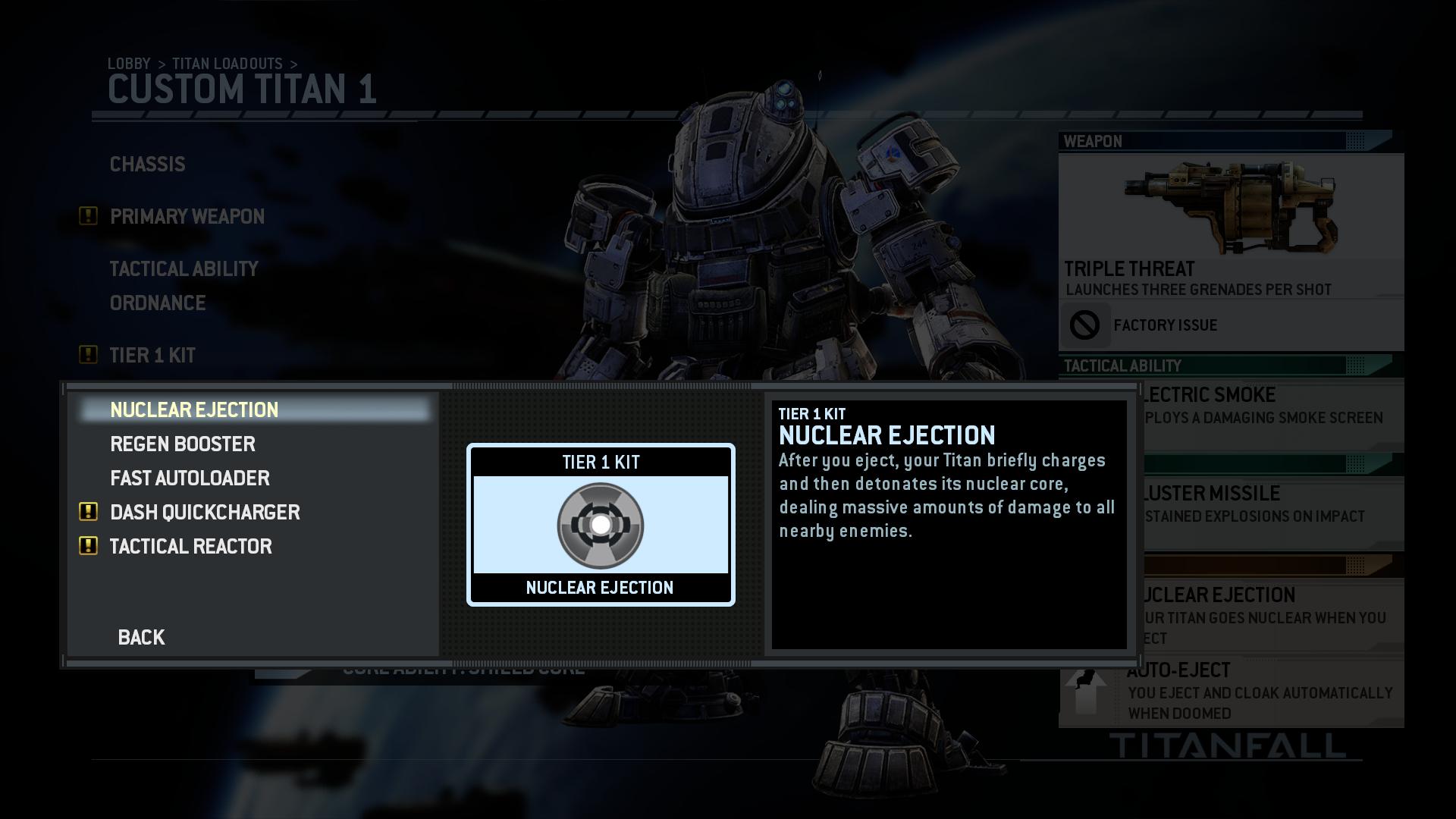This screenshot has height=819, width=1456.
Task: Click the warning icon beside Tier 1 Kit
Action: pyautogui.click(x=87, y=353)
